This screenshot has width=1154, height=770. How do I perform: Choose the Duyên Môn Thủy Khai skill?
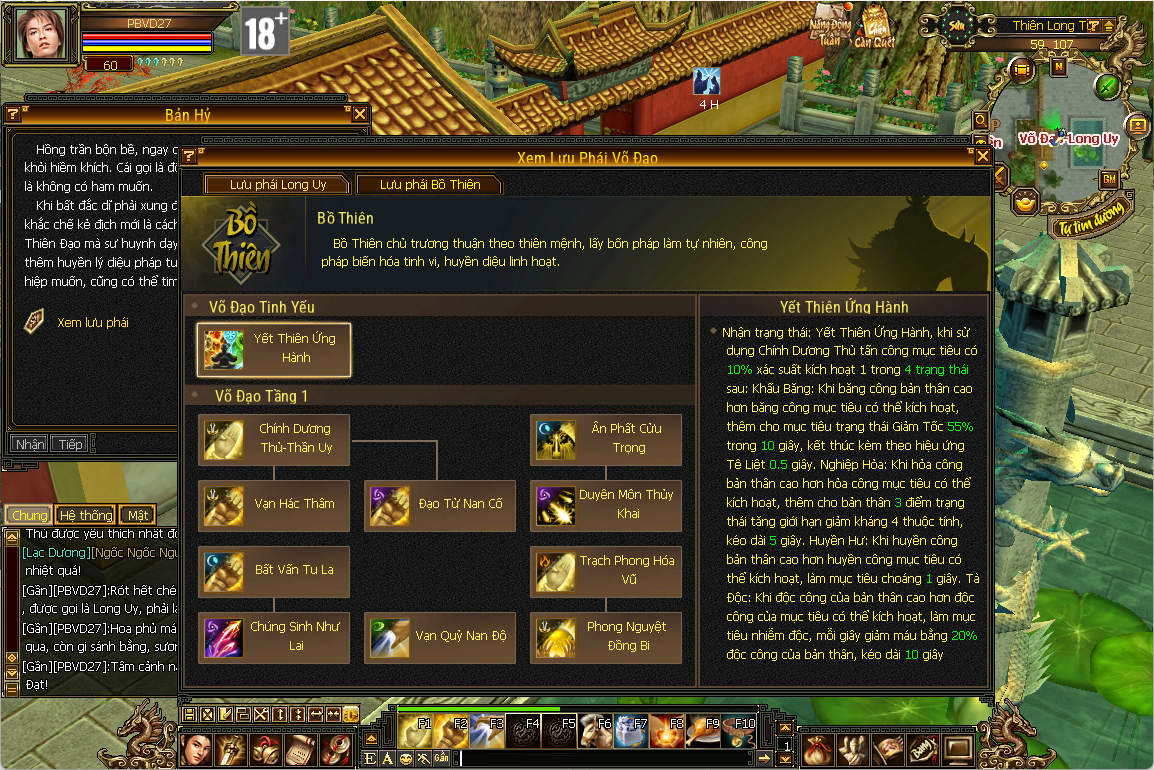point(606,505)
